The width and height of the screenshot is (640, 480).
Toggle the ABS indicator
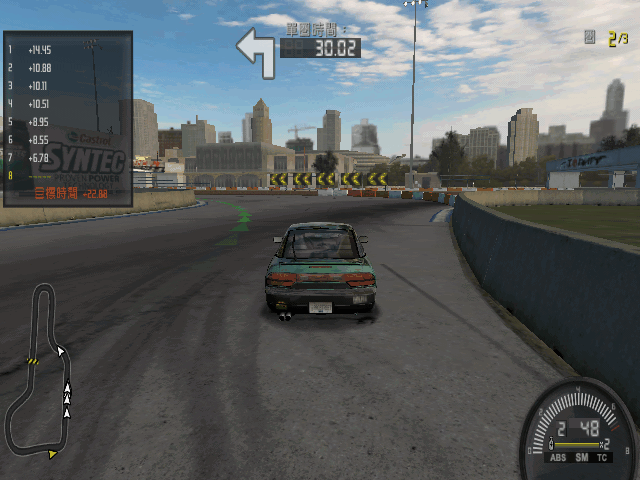click(x=558, y=457)
